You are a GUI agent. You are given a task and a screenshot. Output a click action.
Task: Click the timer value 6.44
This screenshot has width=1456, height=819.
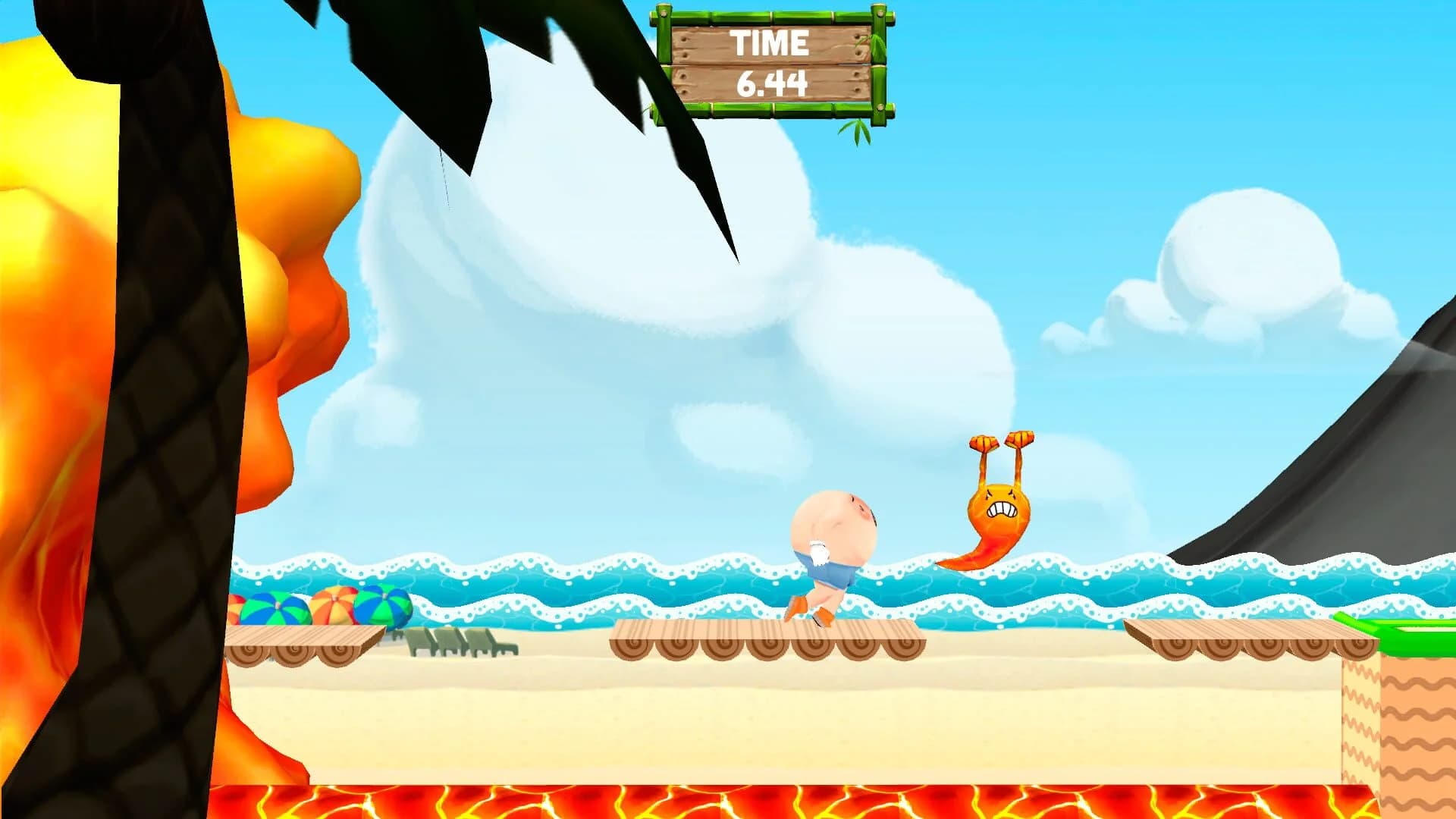click(773, 83)
